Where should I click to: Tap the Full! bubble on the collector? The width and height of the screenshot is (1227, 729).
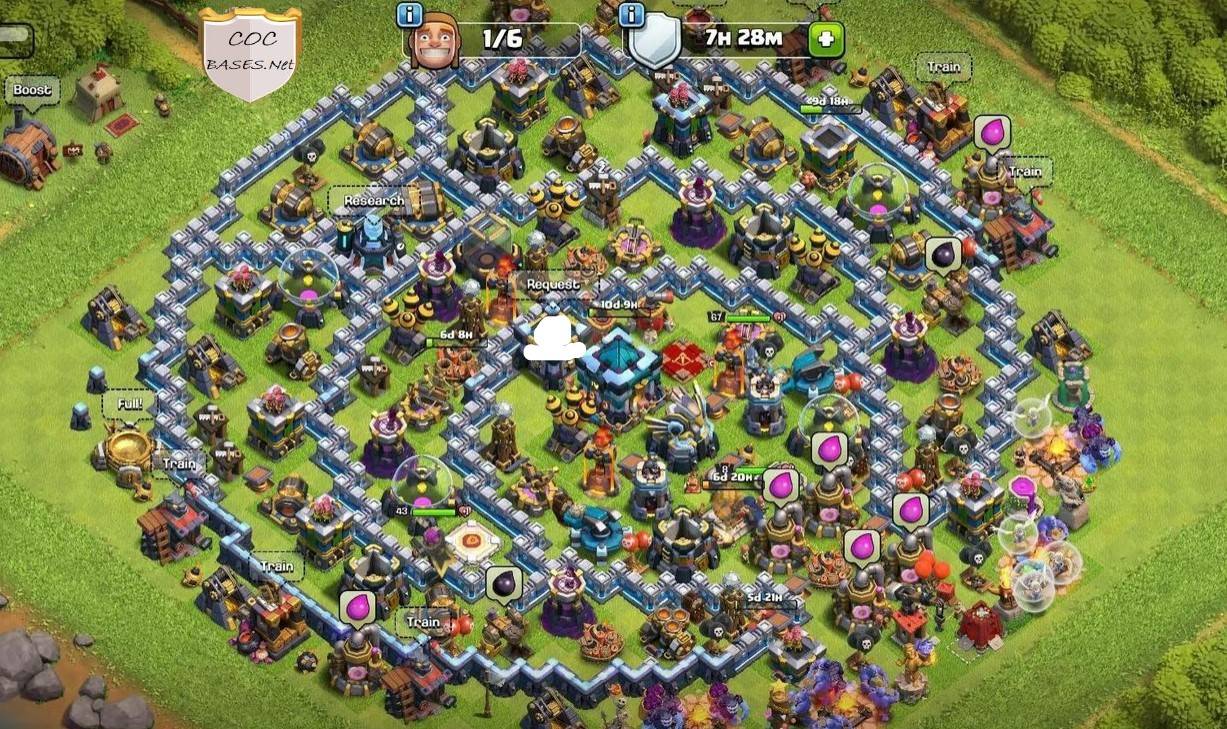point(130,405)
